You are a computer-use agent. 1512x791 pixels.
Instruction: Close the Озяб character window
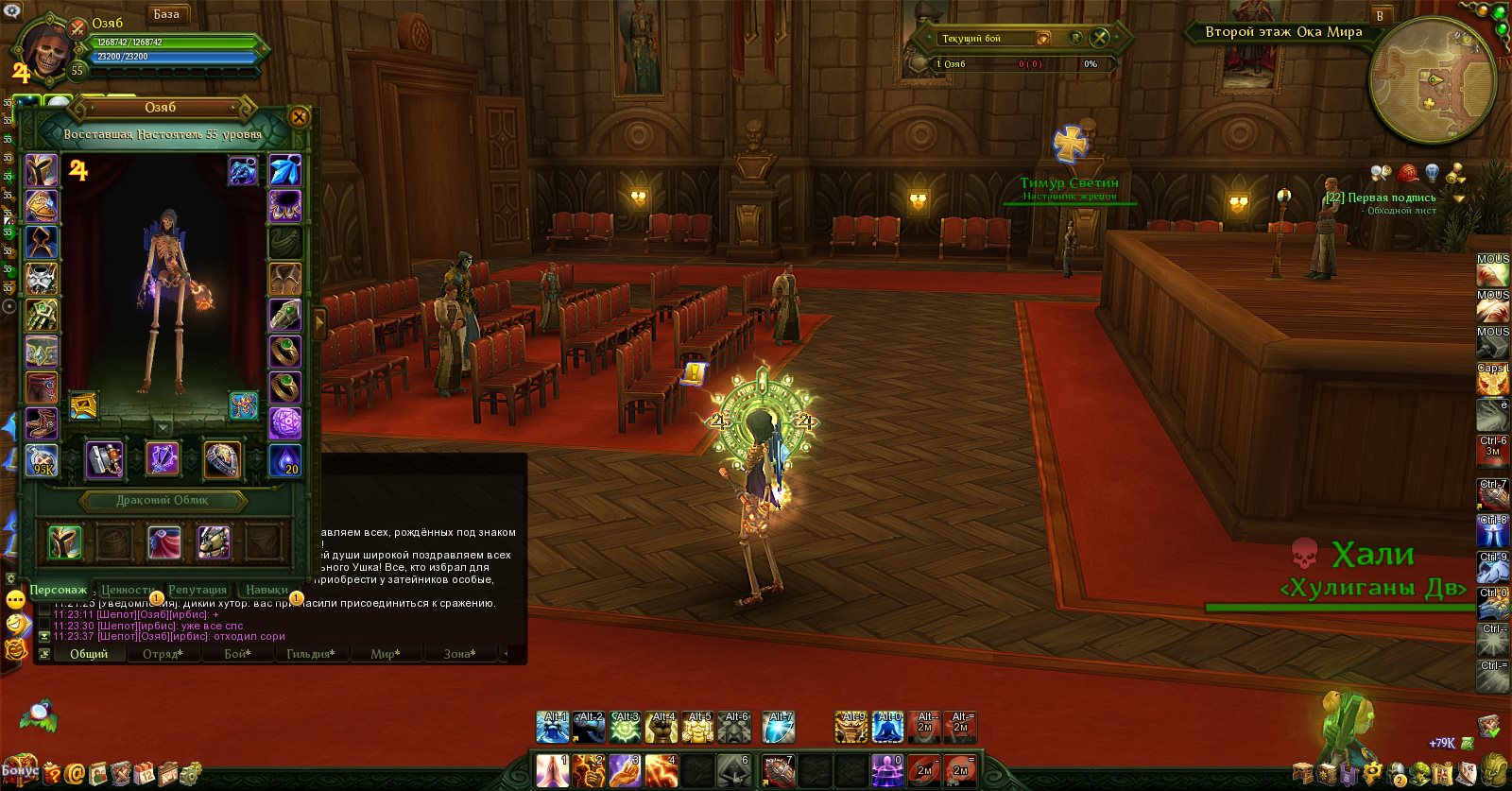[x=299, y=117]
